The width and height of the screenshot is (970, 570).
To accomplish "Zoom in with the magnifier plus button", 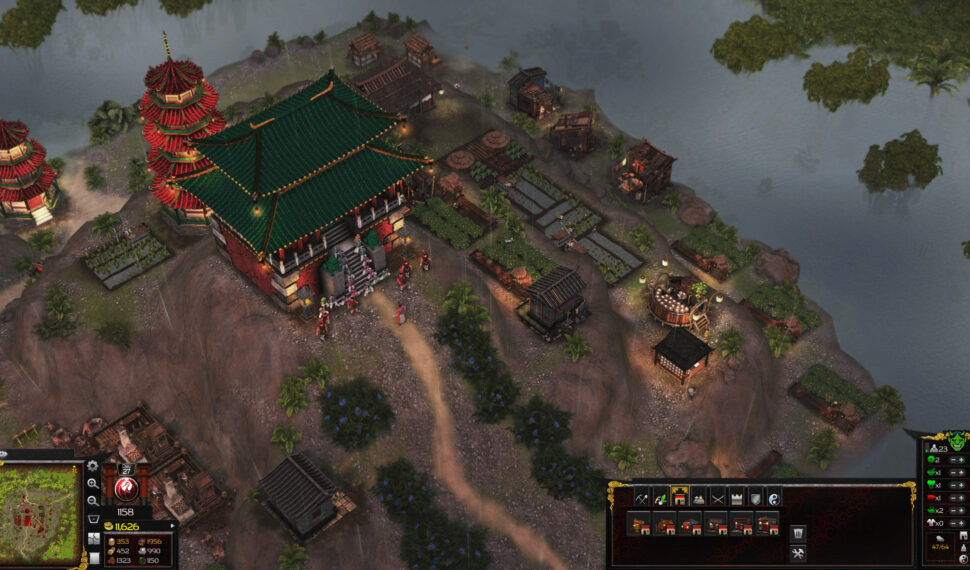I will pos(93,483).
